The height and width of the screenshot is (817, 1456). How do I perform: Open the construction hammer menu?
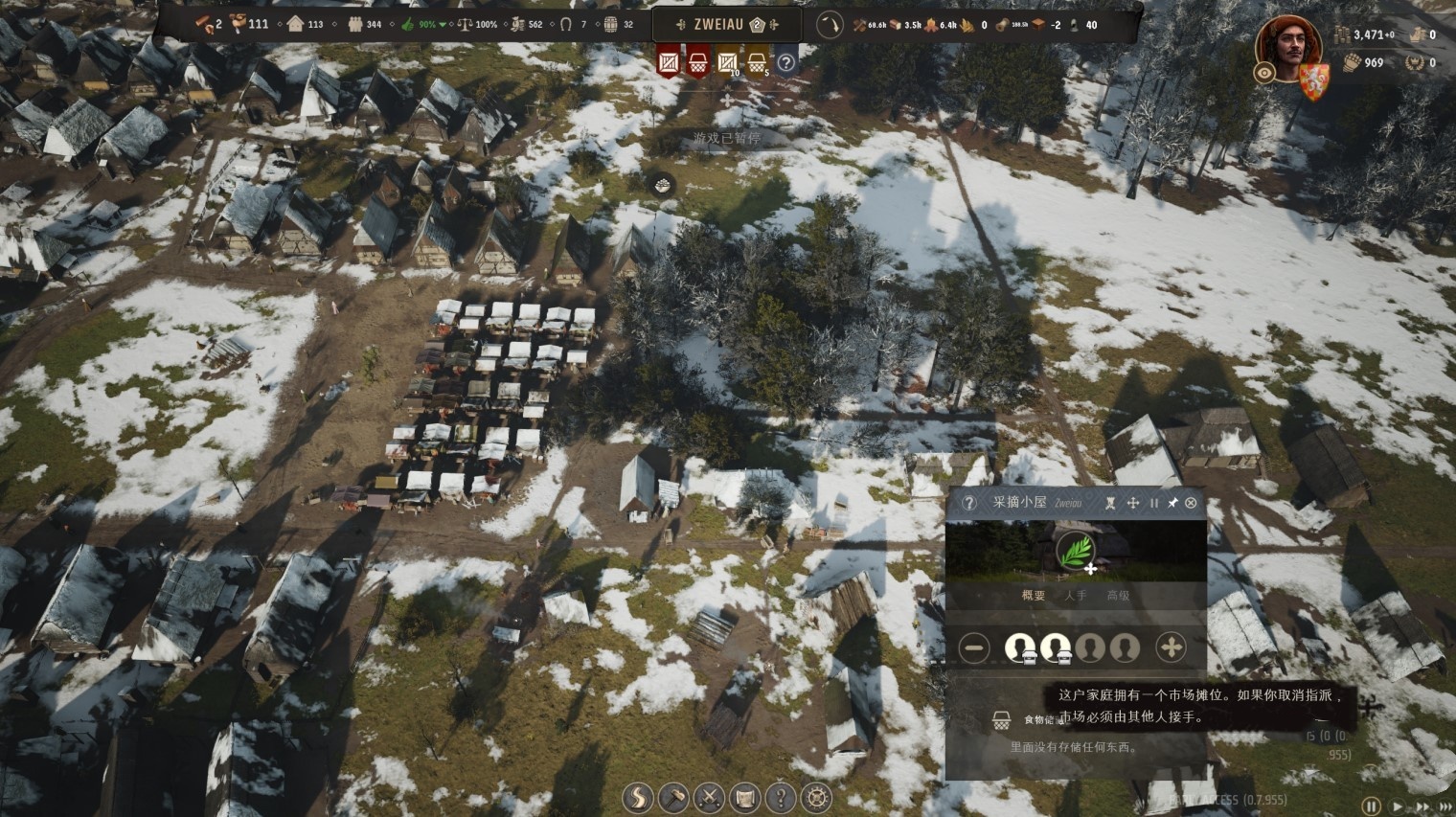pos(673,797)
